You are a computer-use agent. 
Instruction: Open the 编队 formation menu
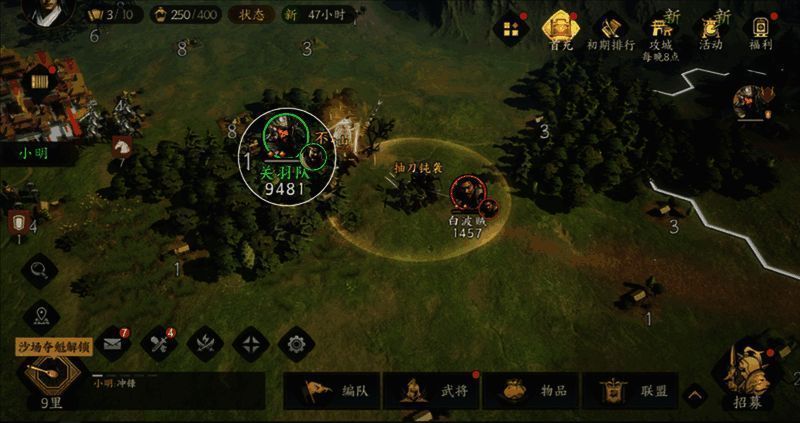pyautogui.click(x=338, y=391)
